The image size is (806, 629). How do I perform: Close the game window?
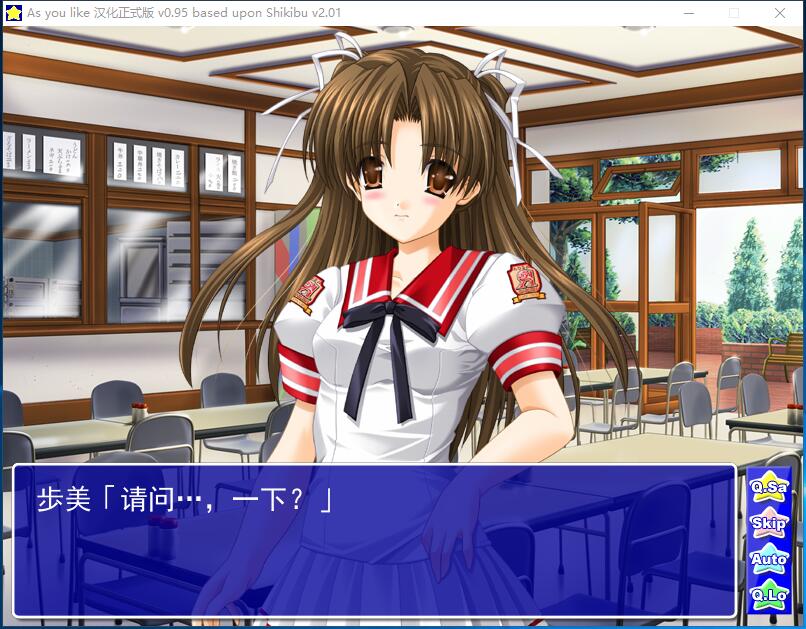[780, 13]
